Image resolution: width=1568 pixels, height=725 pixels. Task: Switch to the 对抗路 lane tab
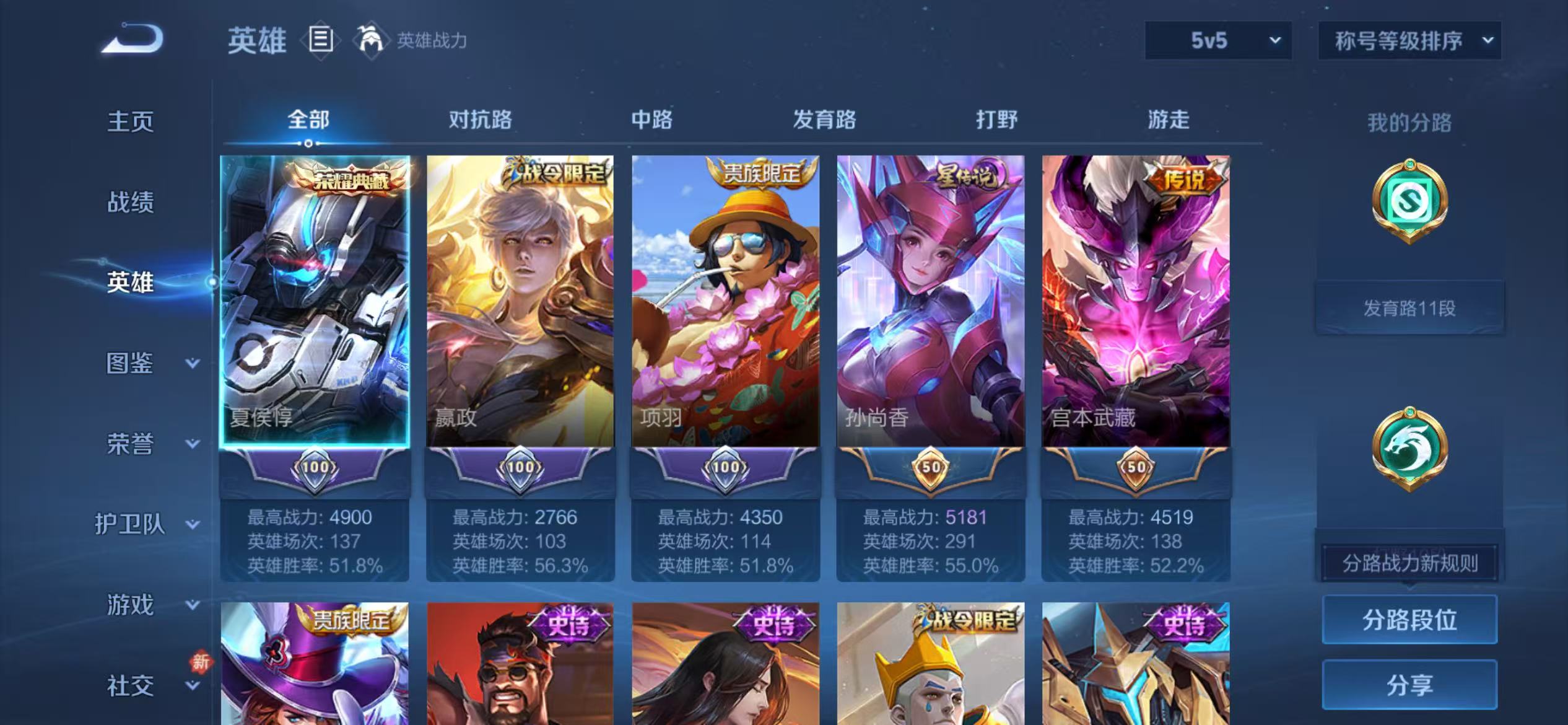(x=482, y=120)
